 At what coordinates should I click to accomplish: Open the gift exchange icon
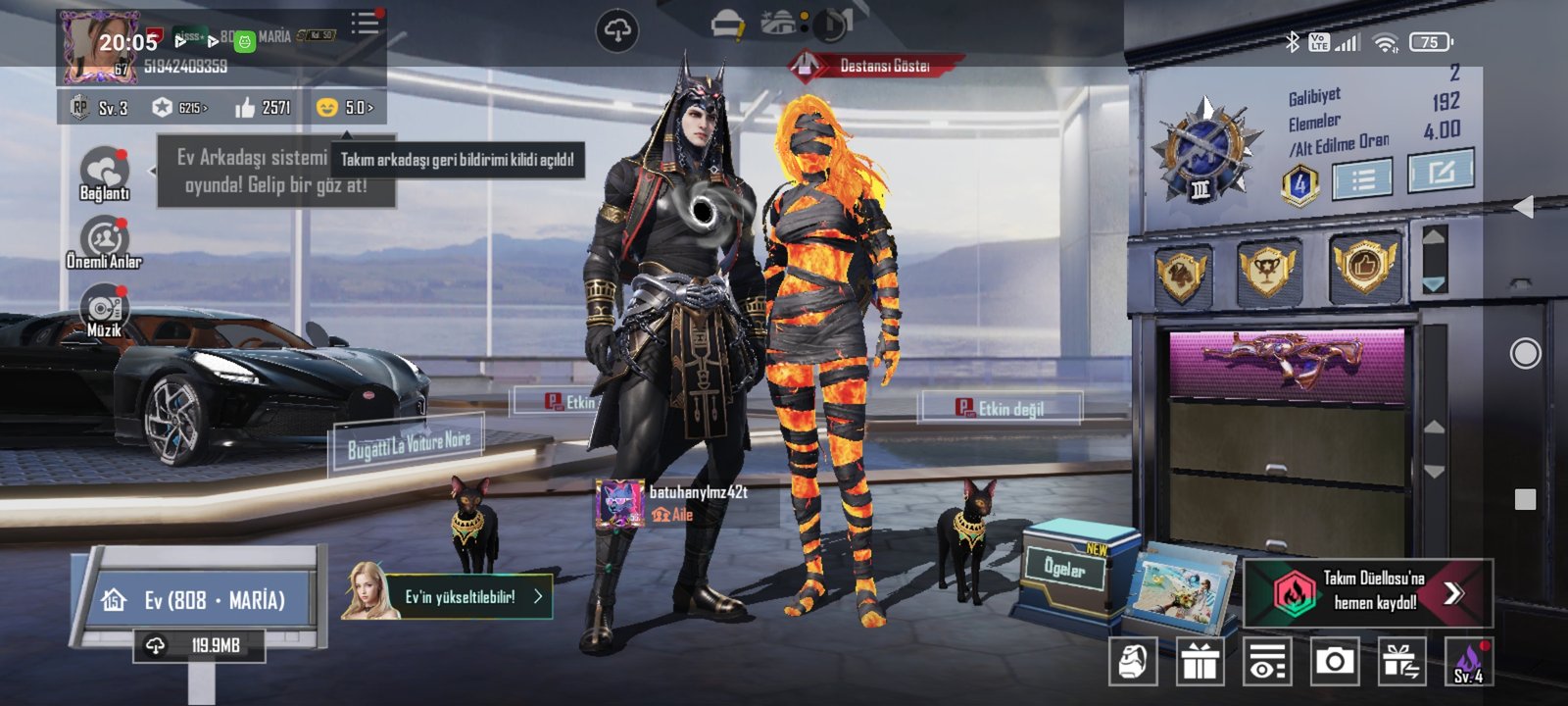click(1401, 662)
